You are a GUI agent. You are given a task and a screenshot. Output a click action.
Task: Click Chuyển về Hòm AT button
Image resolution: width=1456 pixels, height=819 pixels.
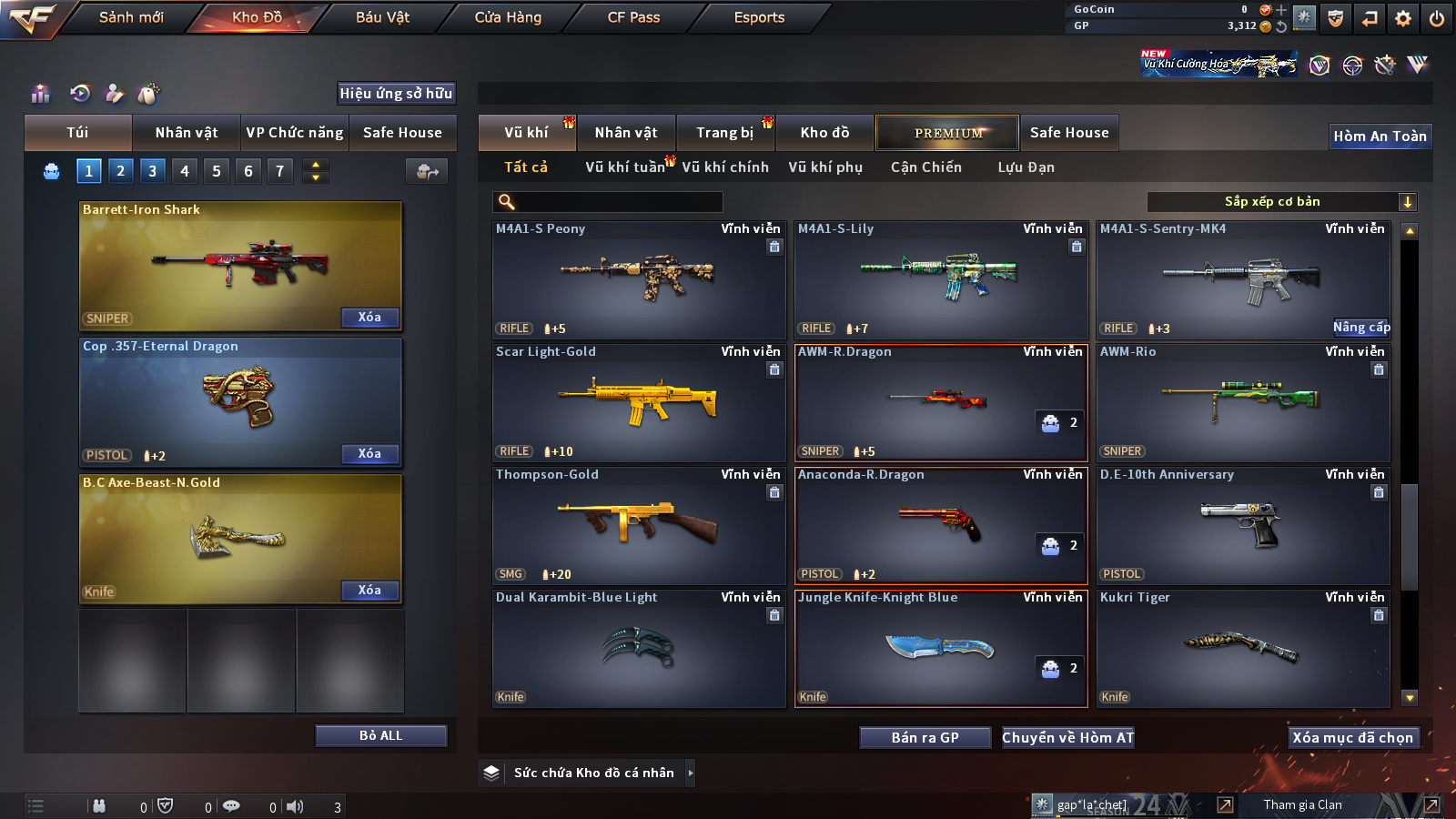click(x=1067, y=738)
